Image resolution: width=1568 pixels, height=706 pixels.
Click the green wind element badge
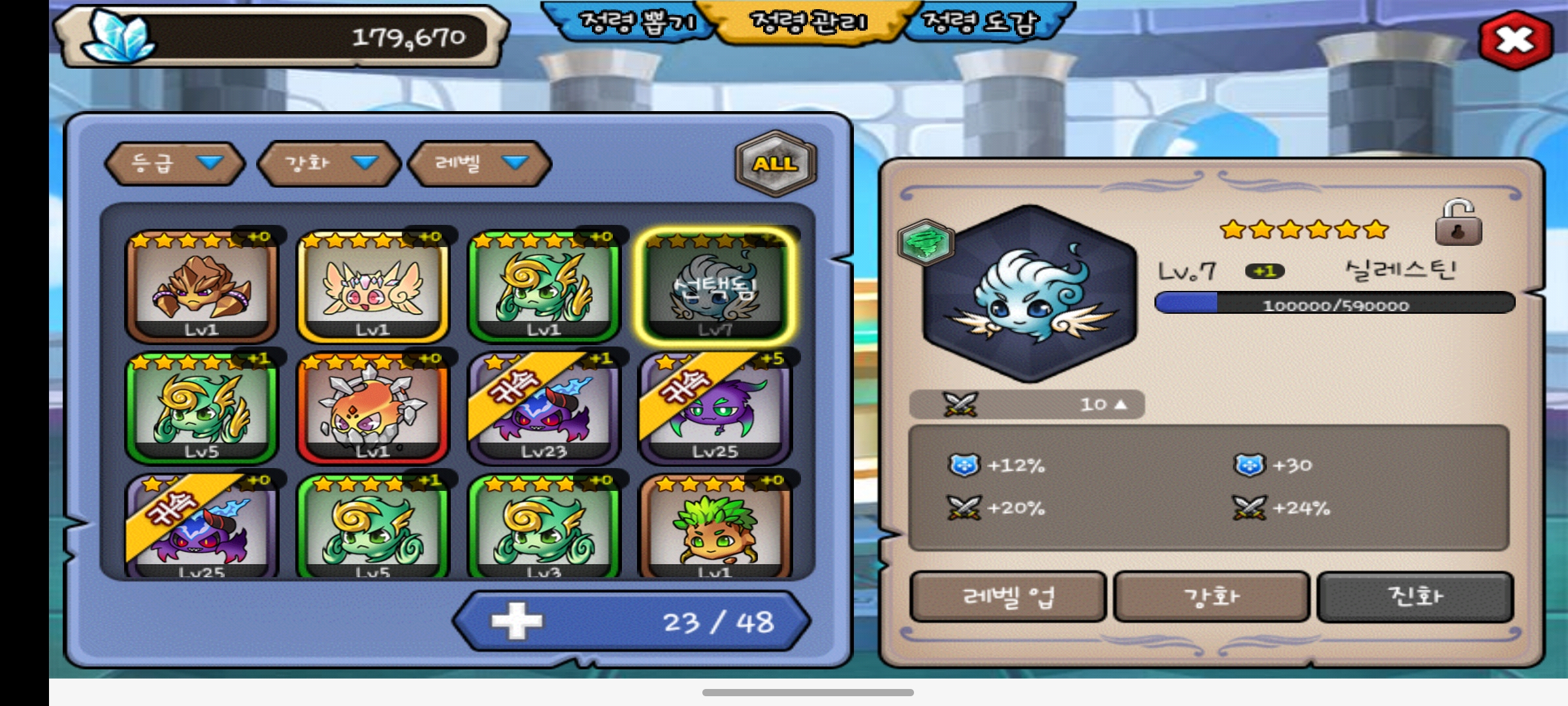pyautogui.click(x=926, y=242)
